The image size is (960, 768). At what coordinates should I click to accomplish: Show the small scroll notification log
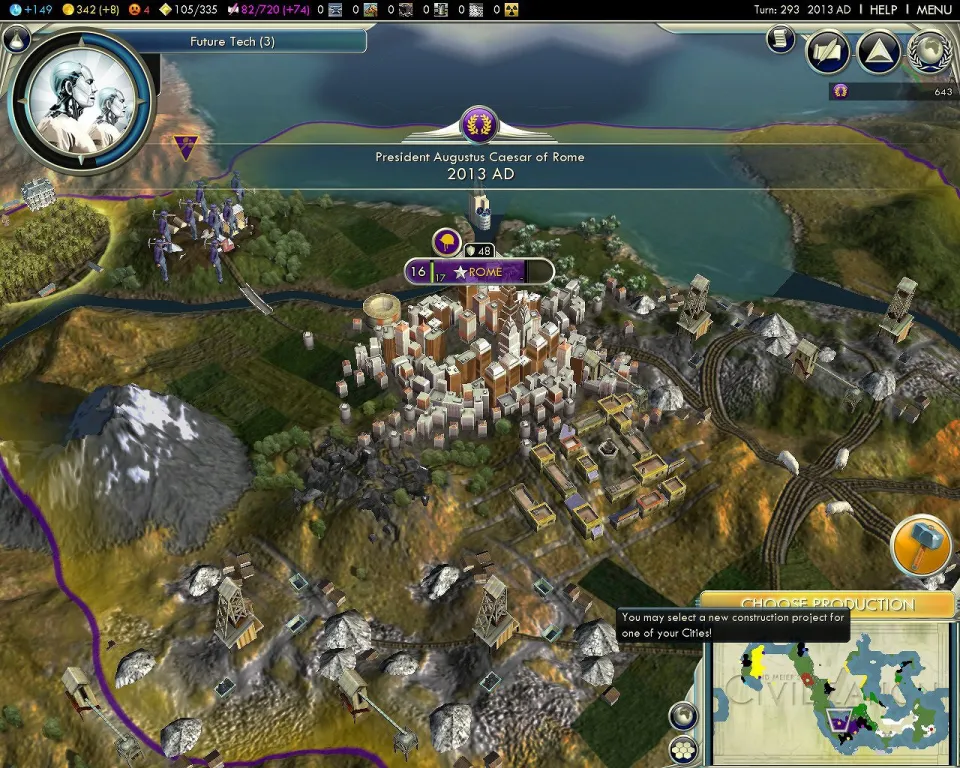click(x=781, y=39)
